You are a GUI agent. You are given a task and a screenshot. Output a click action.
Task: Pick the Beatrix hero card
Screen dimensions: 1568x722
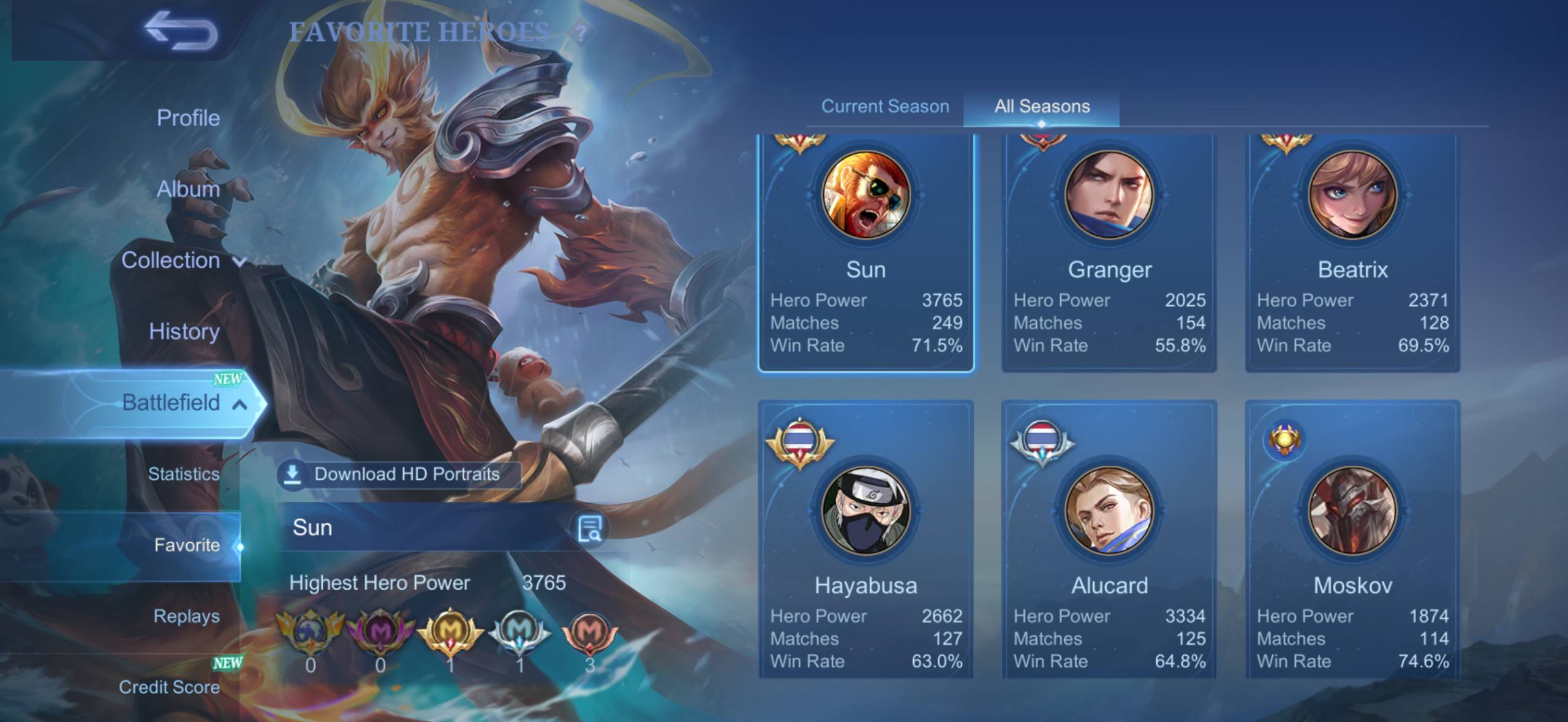pos(1352,251)
